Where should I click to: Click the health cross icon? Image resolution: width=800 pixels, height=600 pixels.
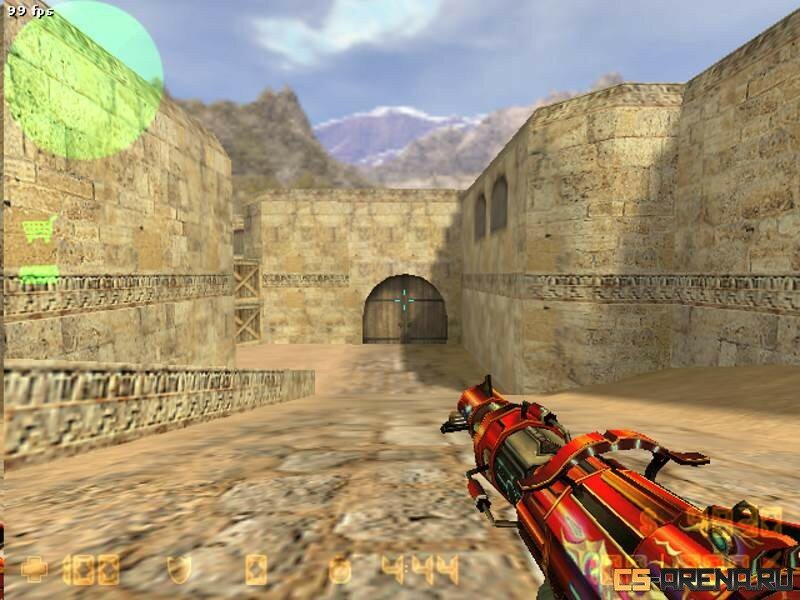(x=34, y=570)
